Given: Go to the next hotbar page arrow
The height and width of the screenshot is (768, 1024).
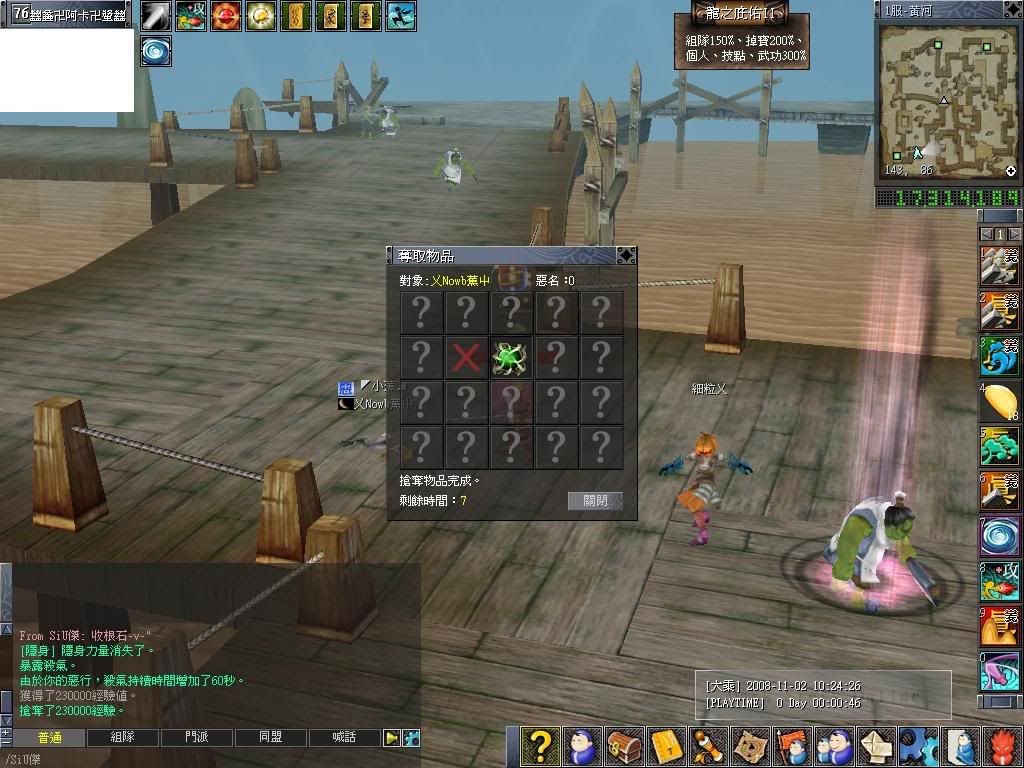Looking at the screenshot, I should 1014,234.
